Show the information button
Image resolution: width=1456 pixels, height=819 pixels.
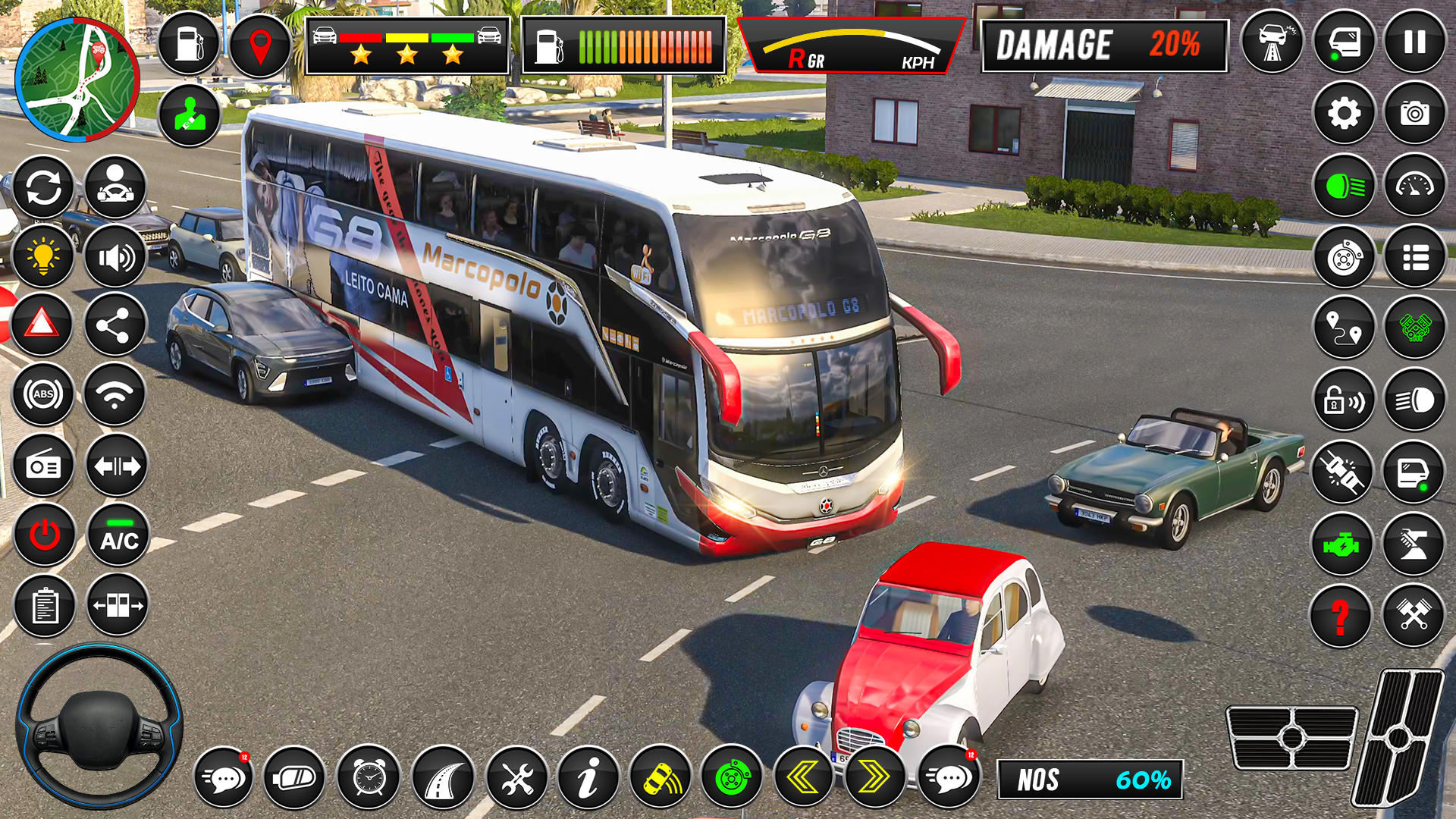(x=588, y=777)
